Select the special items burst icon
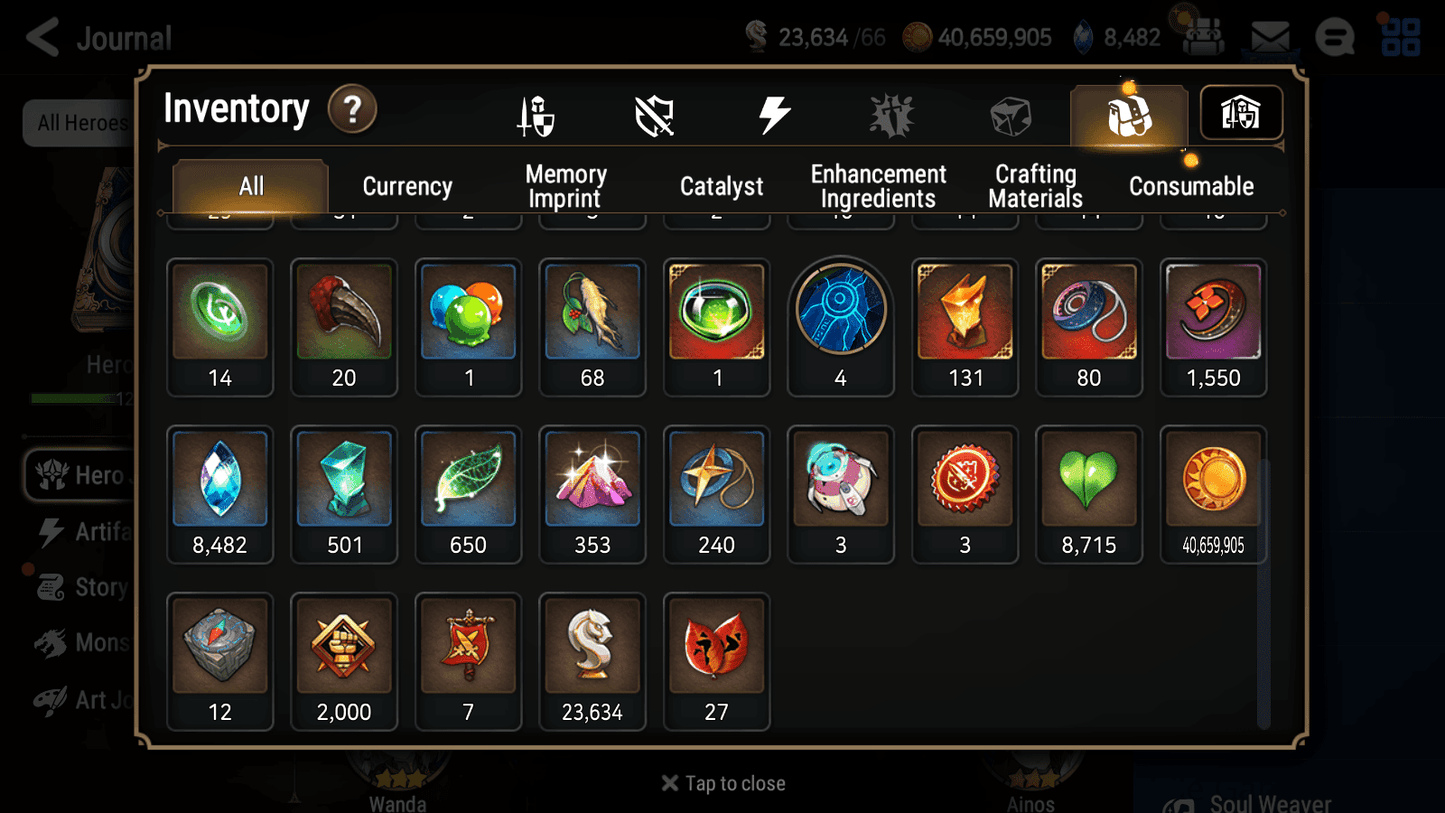1445x813 pixels. tap(890, 113)
